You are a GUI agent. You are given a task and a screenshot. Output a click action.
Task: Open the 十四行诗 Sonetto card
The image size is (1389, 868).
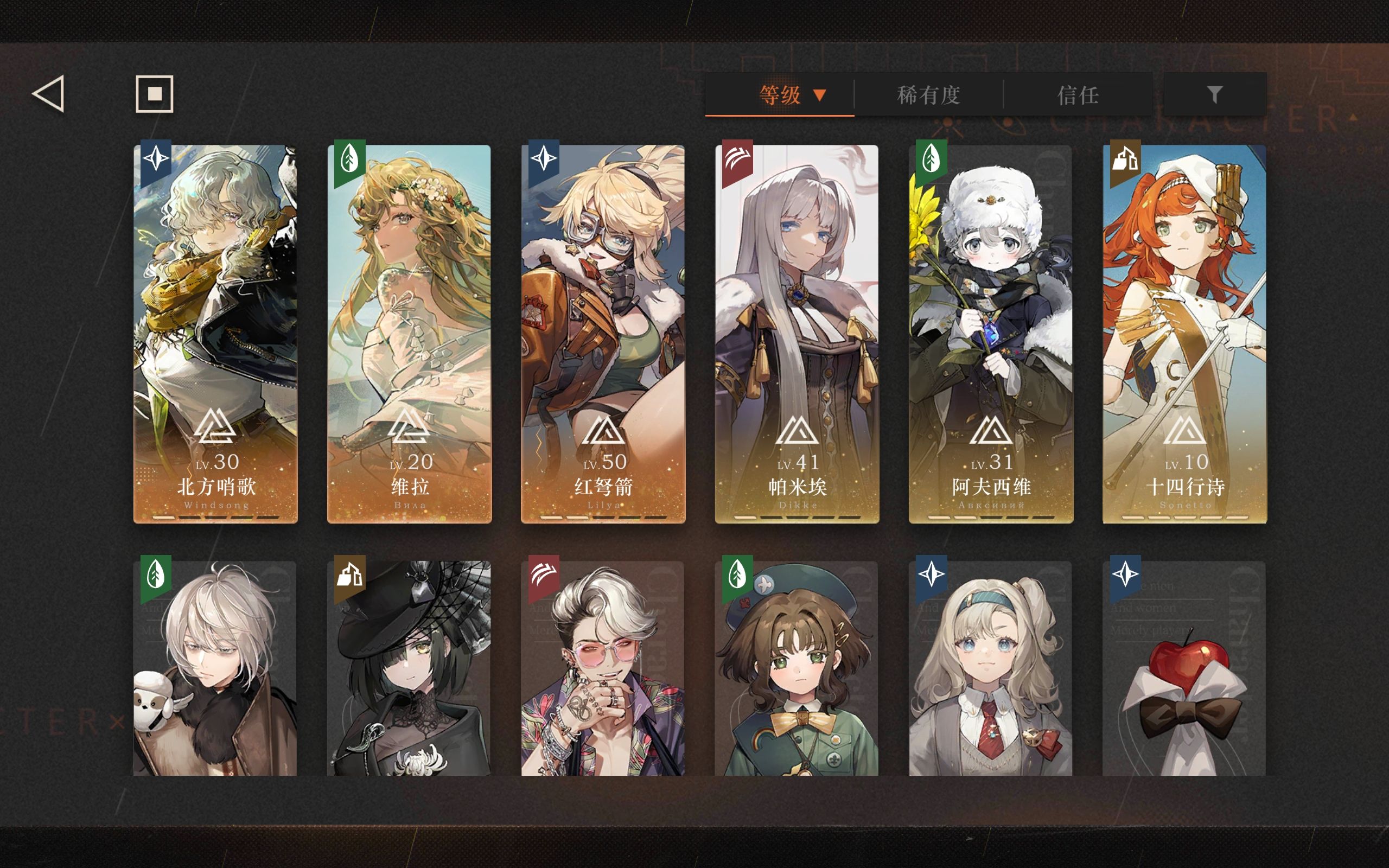[x=1184, y=333]
